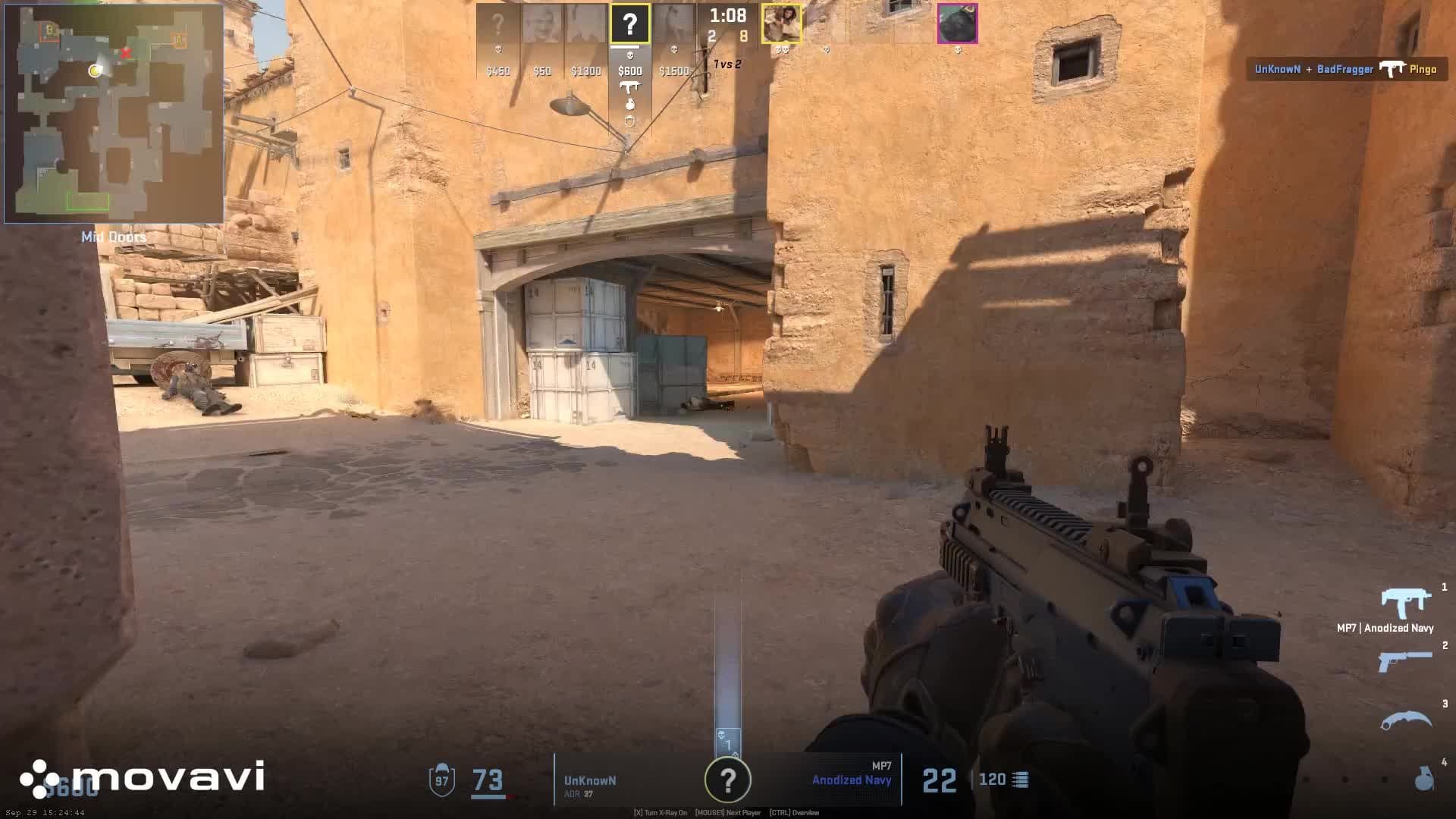The width and height of the screenshot is (1456, 819).
Task: Click the ammo magazine icon next to 120 reserve
Action: click(x=1019, y=780)
